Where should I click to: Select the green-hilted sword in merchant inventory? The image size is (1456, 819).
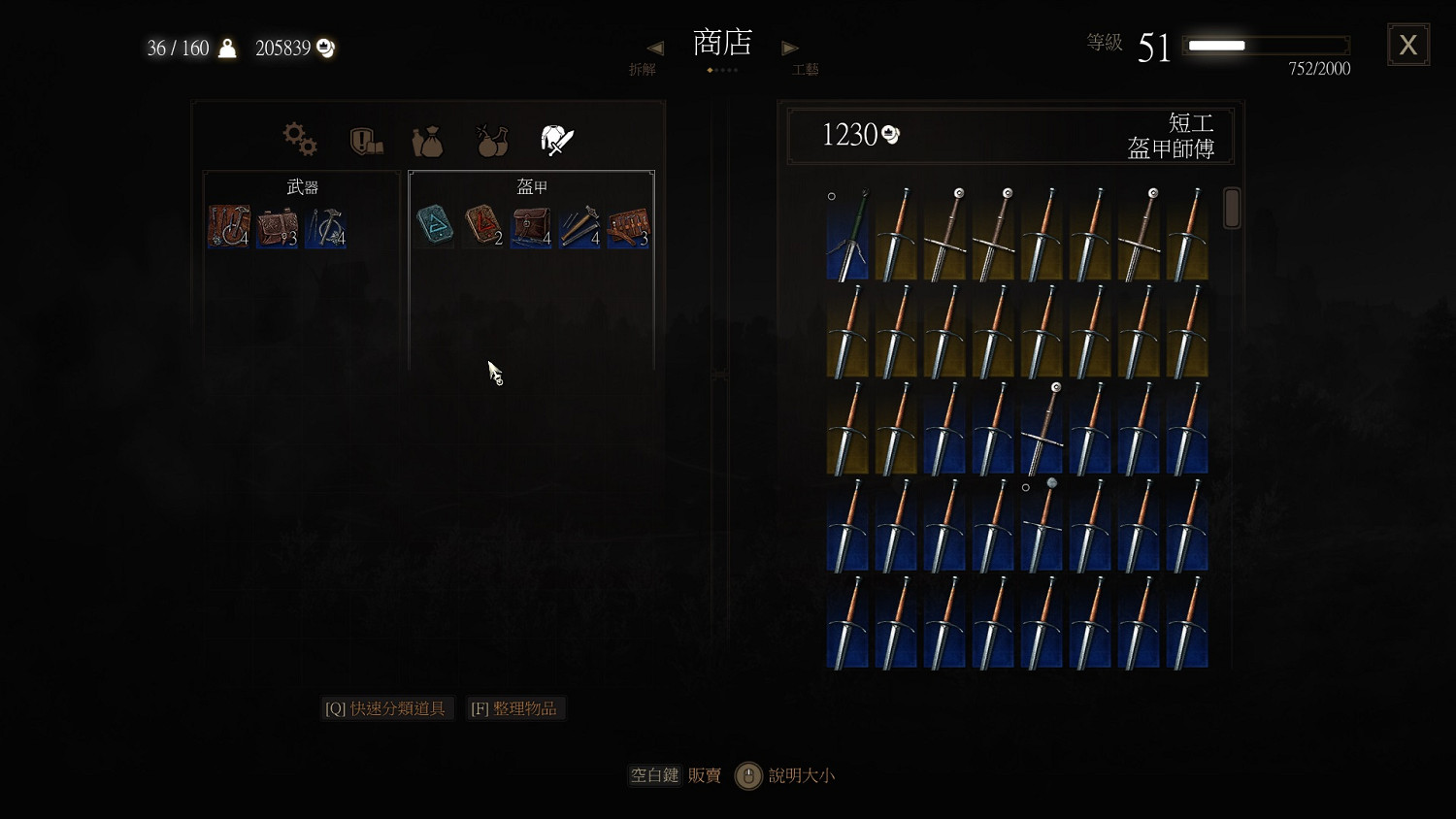pos(846,233)
